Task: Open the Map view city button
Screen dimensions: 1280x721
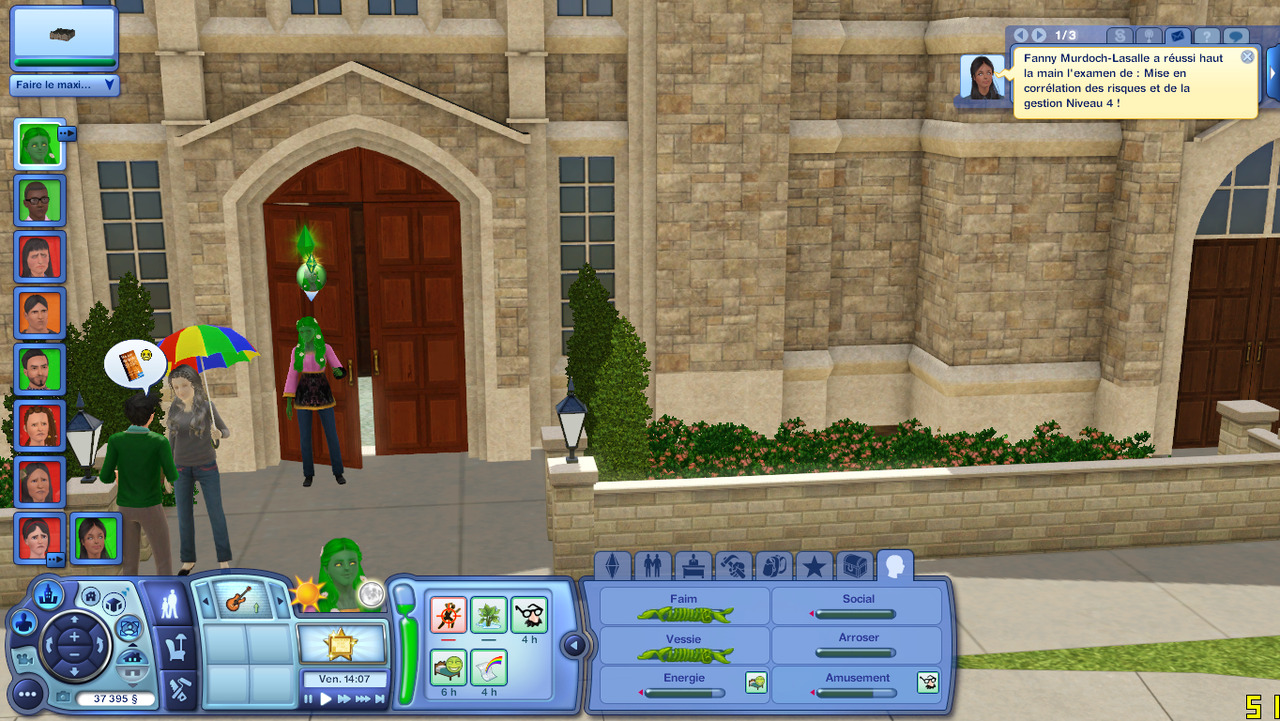Action: [x=48, y=596]
